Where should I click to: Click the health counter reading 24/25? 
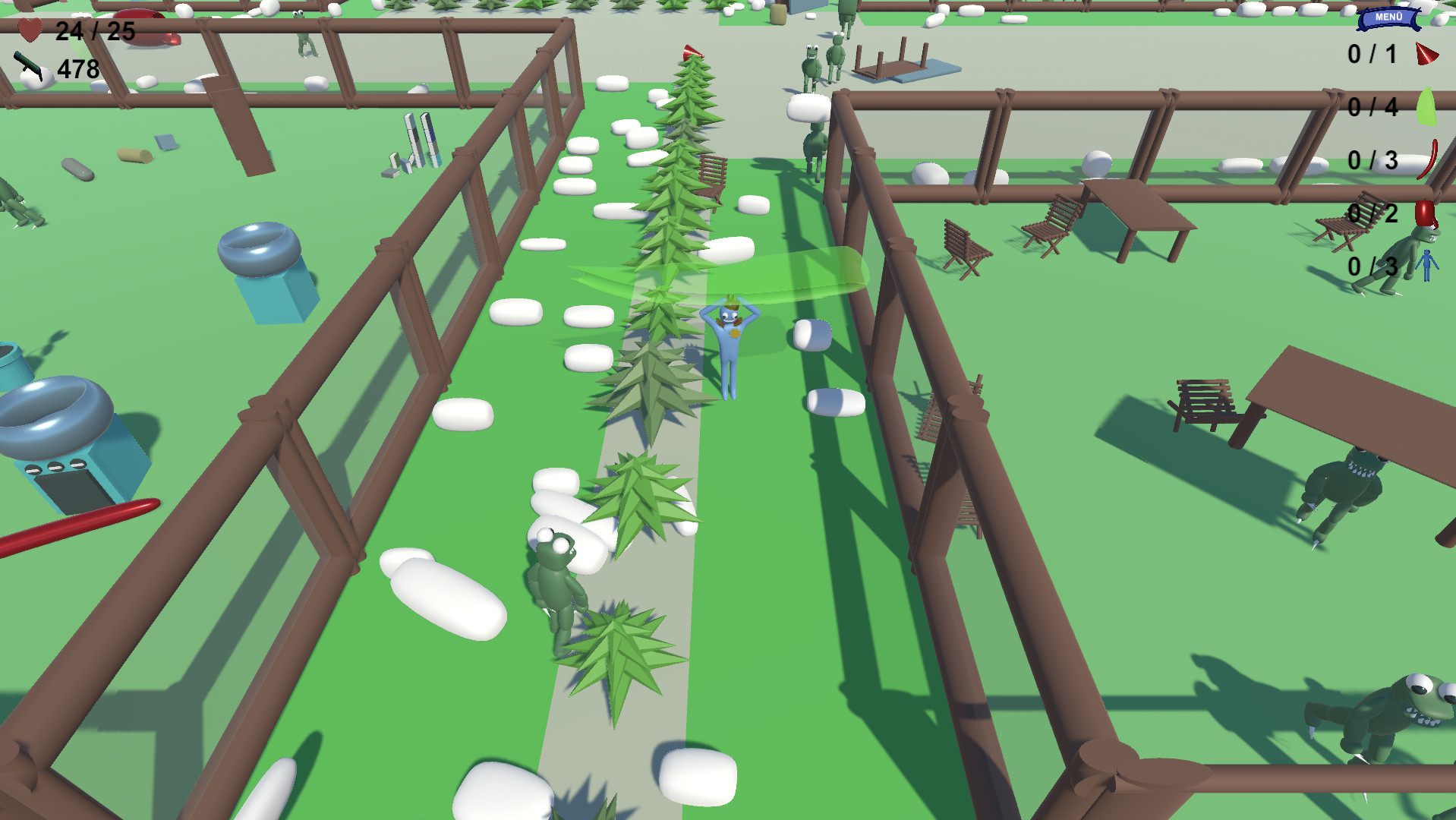[x=95, y=32]
